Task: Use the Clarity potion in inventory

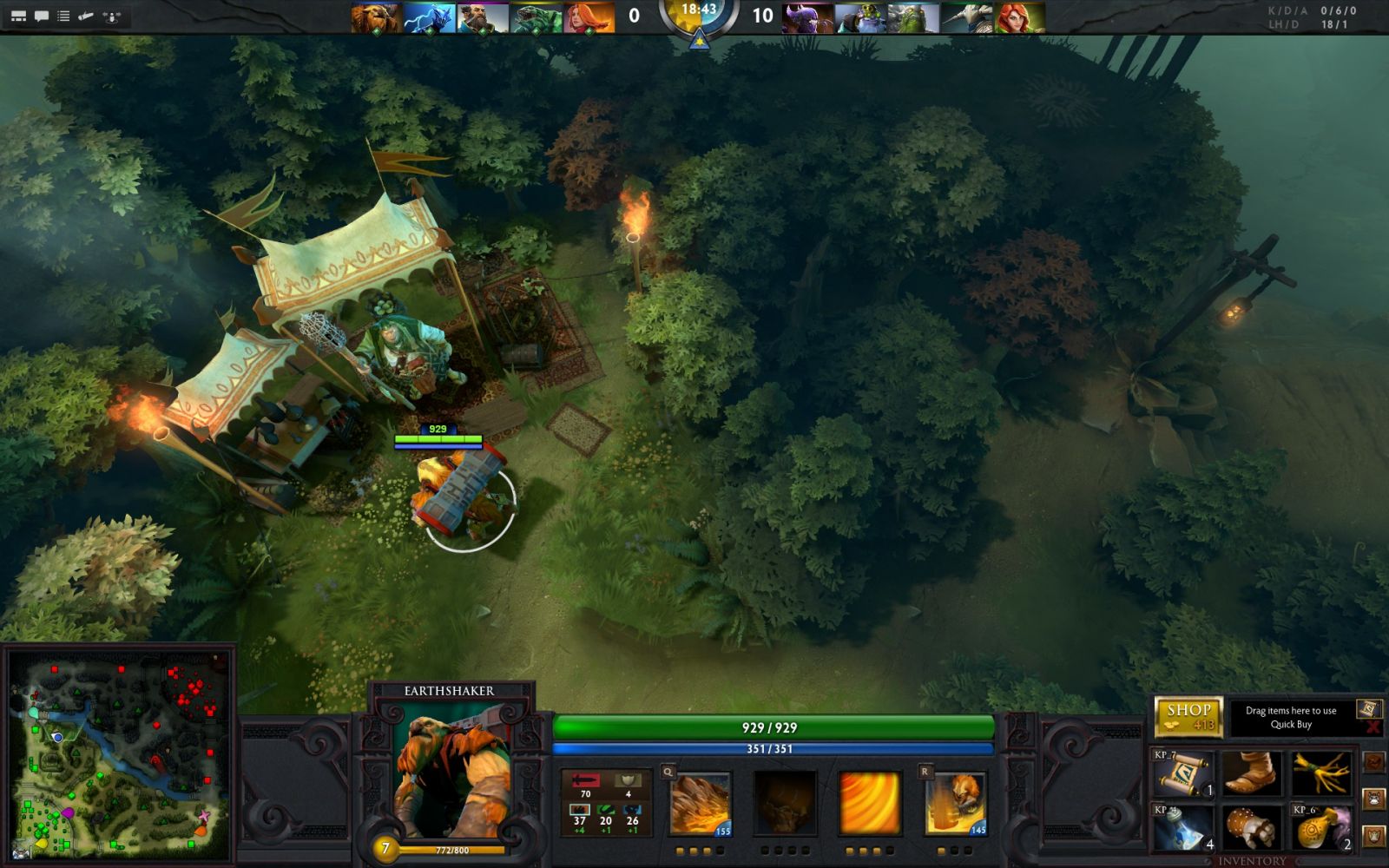Action: [x=1182, y=827]
